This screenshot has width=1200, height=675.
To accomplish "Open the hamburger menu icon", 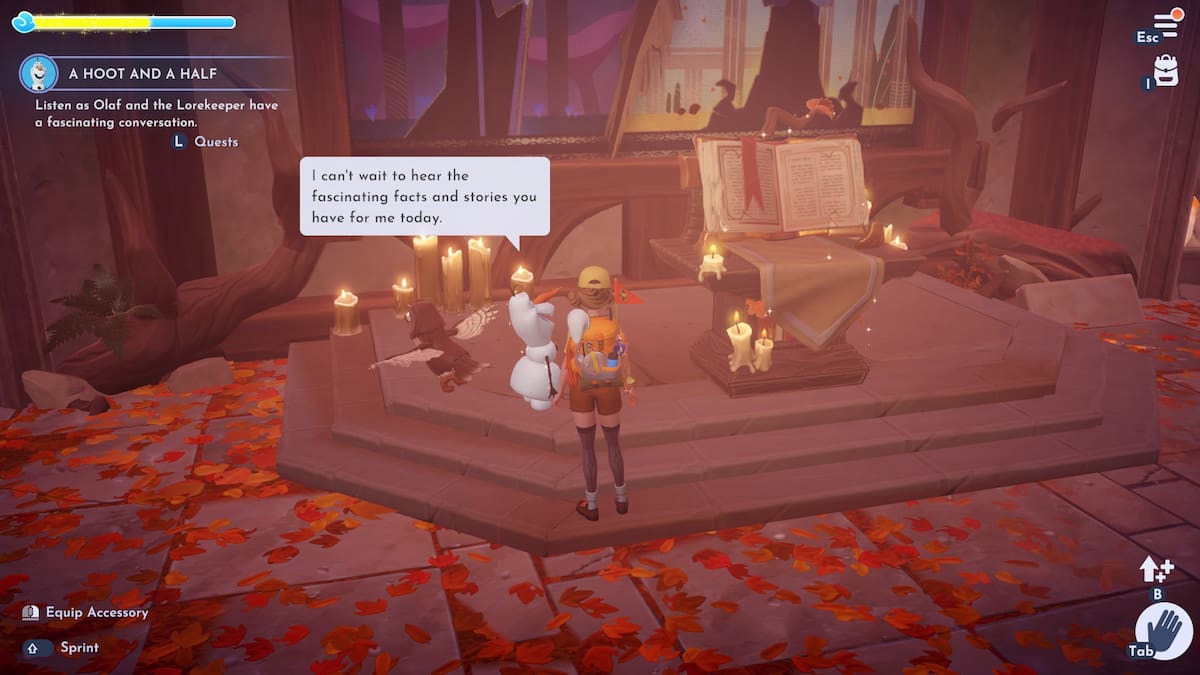I will (x=1167, y=23).
